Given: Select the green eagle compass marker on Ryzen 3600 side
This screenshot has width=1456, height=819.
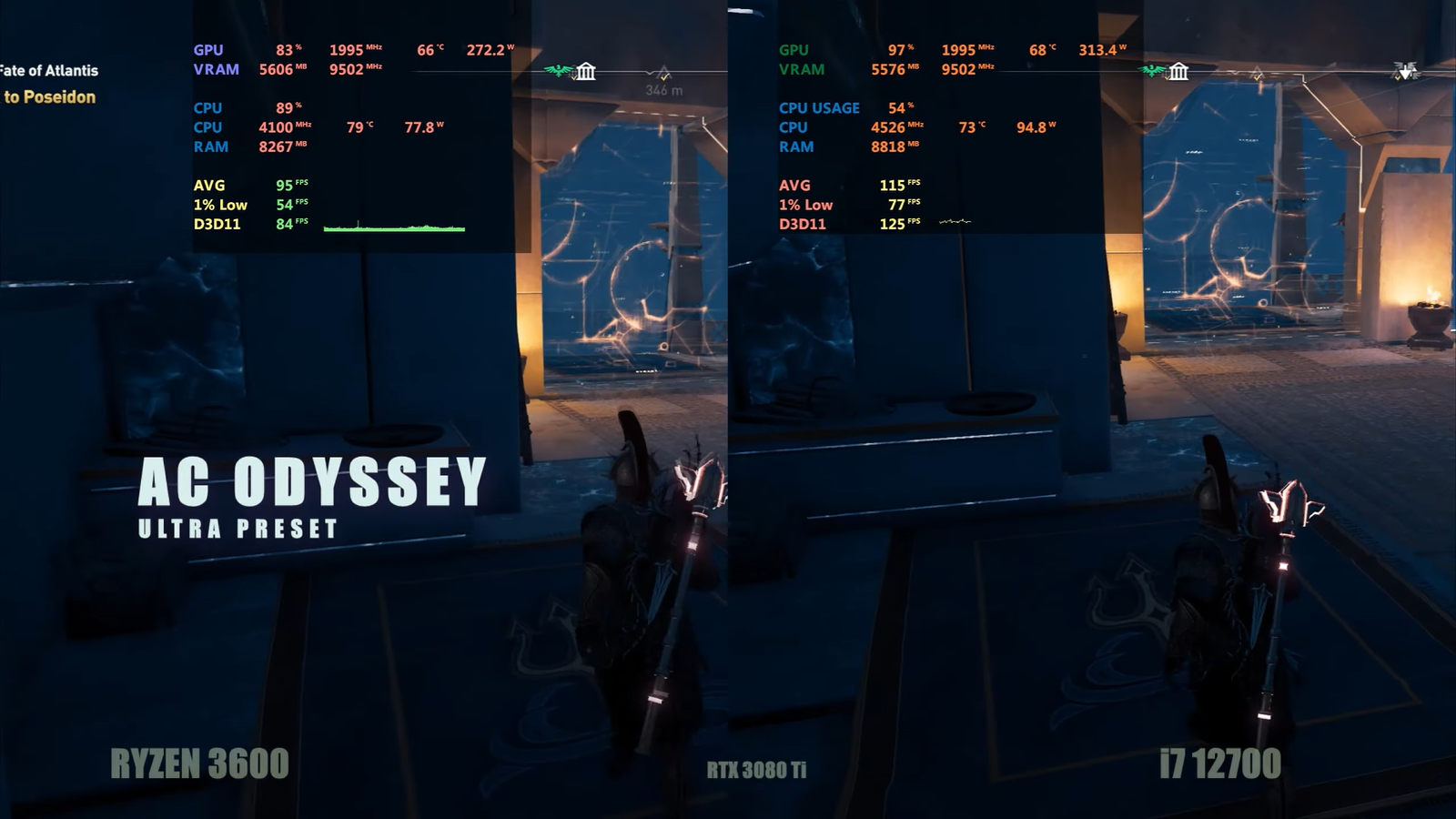Looking at the screenshot, I should [x=557, y=70].
